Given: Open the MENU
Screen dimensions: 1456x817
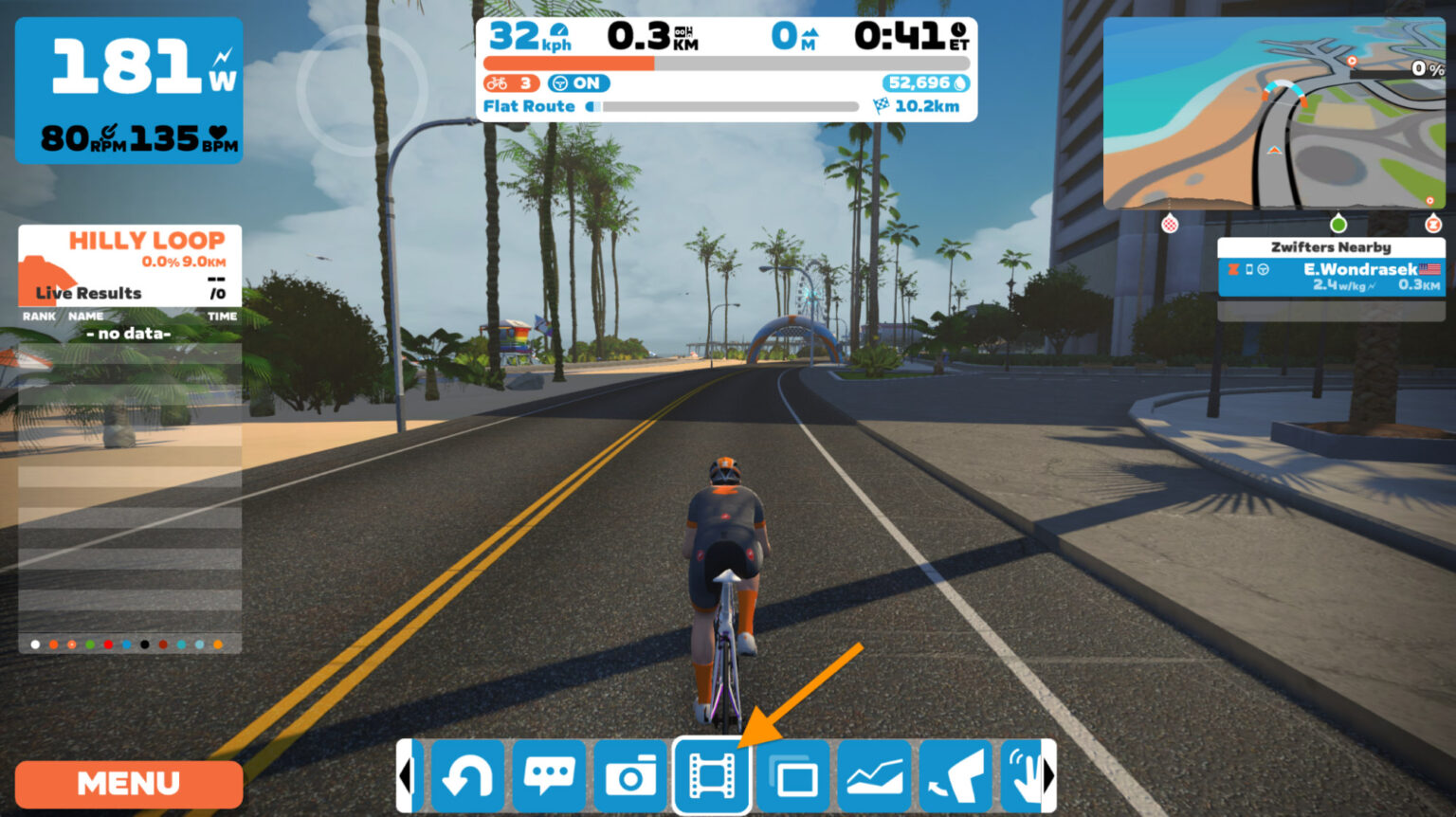Looking at the screenshot, I should coord(128,784).
